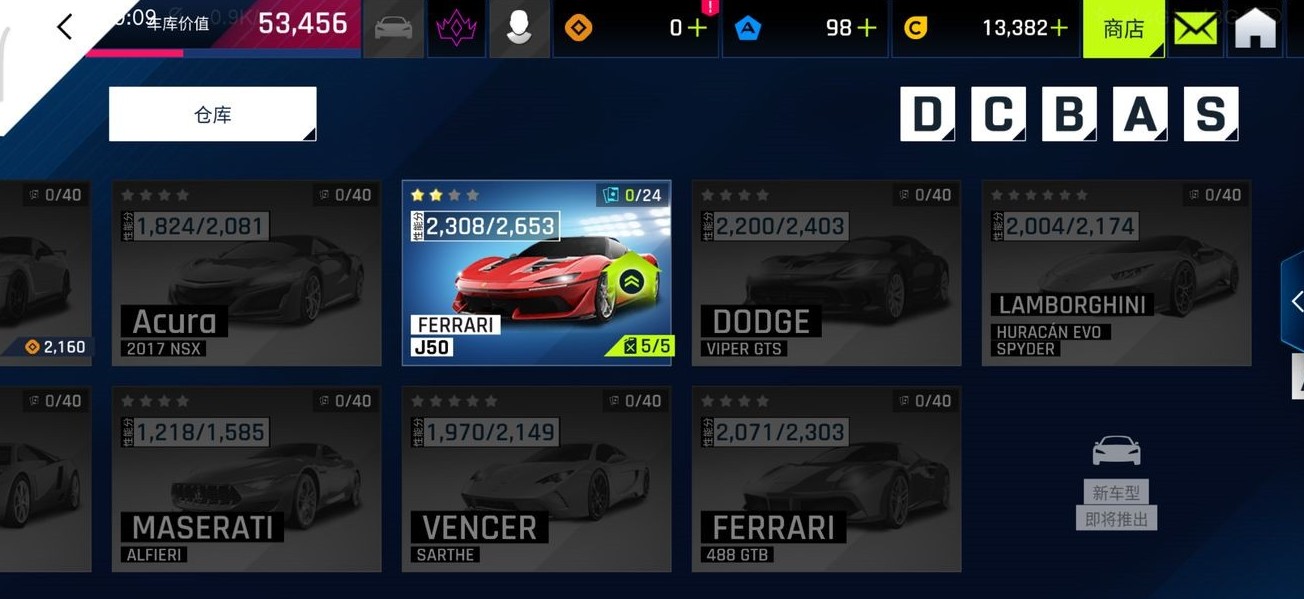Switch to class C cars
Screen dimensions: 1304x599
pos(998,114)
